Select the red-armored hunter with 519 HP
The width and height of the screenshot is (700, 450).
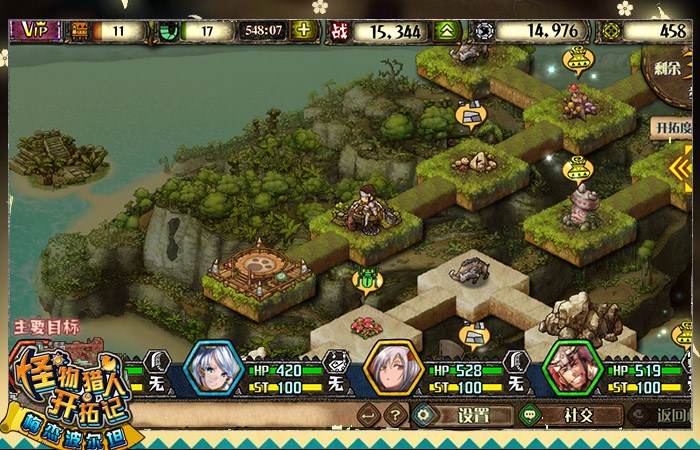(x=570, y=369)
